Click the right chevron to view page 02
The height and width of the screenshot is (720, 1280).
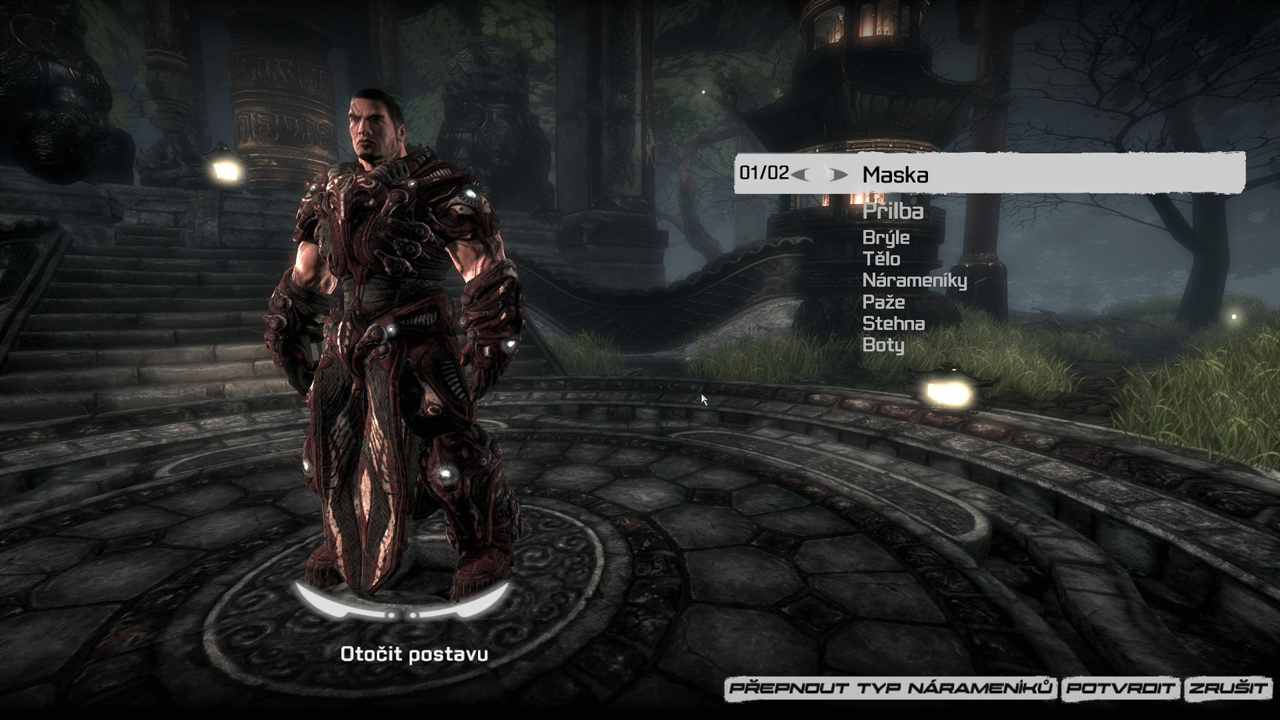point(838,175)
